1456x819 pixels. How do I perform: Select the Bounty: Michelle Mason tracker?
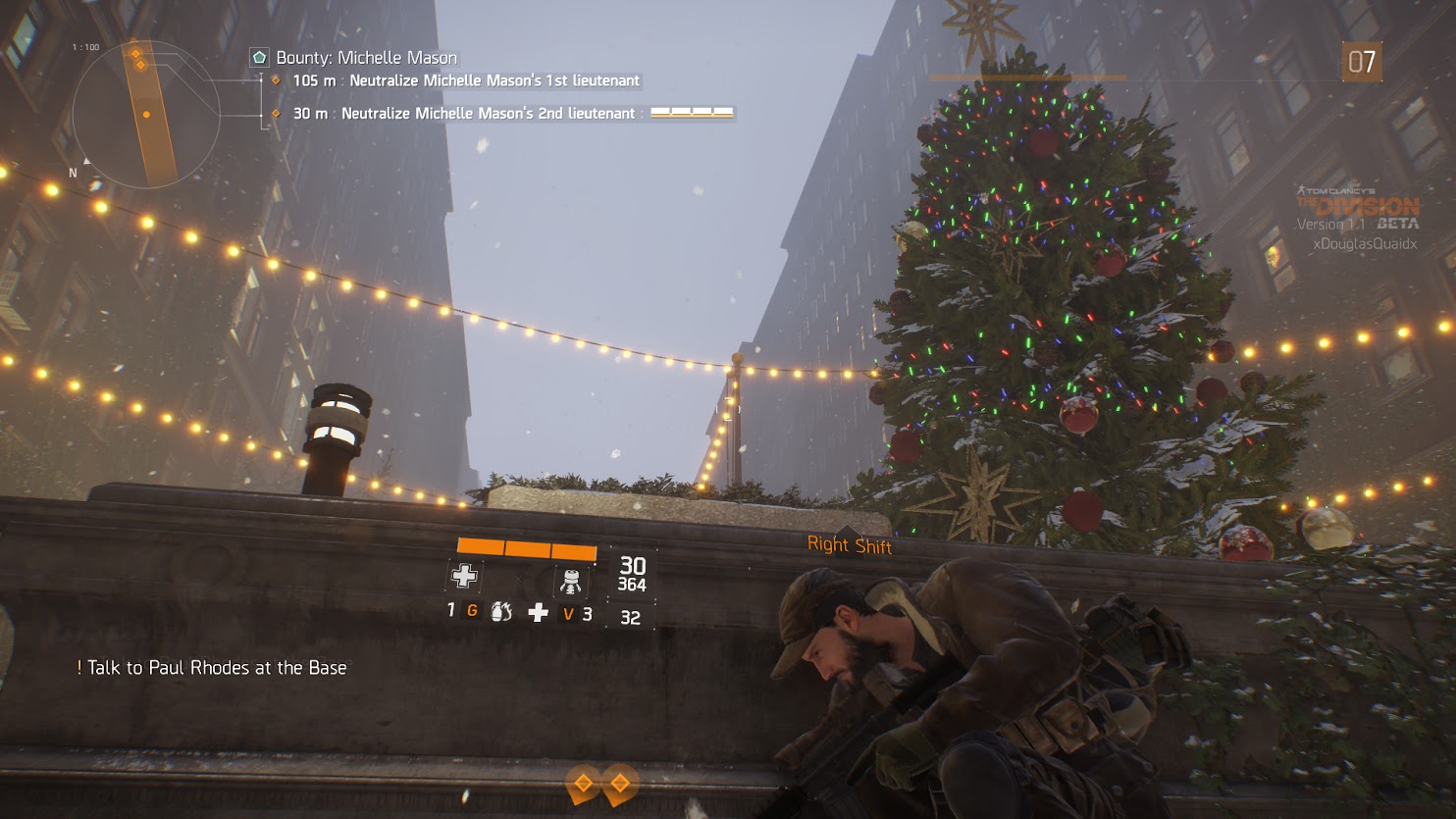pyautogui.click(x=366, y=58)
